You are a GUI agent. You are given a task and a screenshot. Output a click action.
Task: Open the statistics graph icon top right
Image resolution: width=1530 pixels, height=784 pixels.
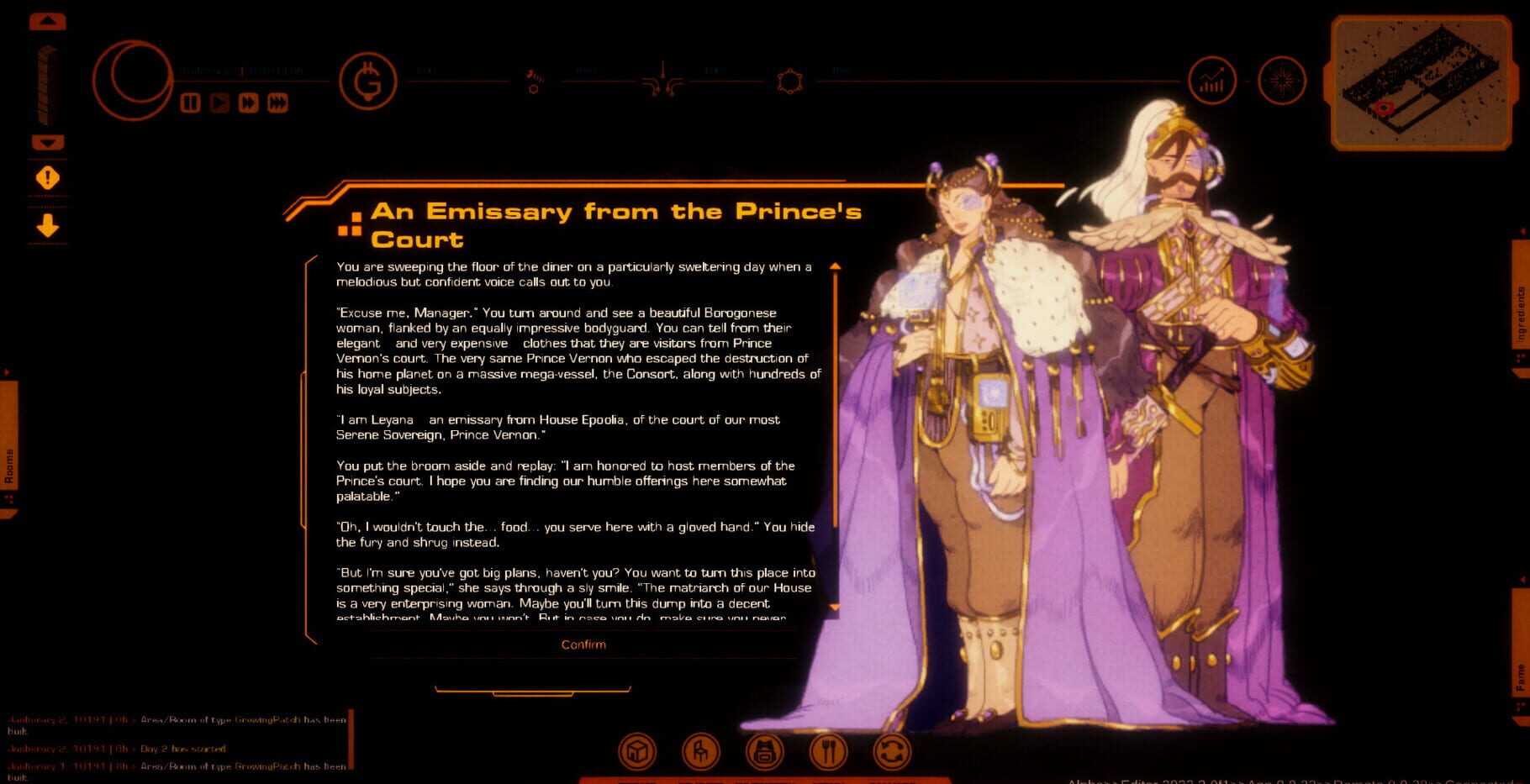click(x=1212, y=81)
